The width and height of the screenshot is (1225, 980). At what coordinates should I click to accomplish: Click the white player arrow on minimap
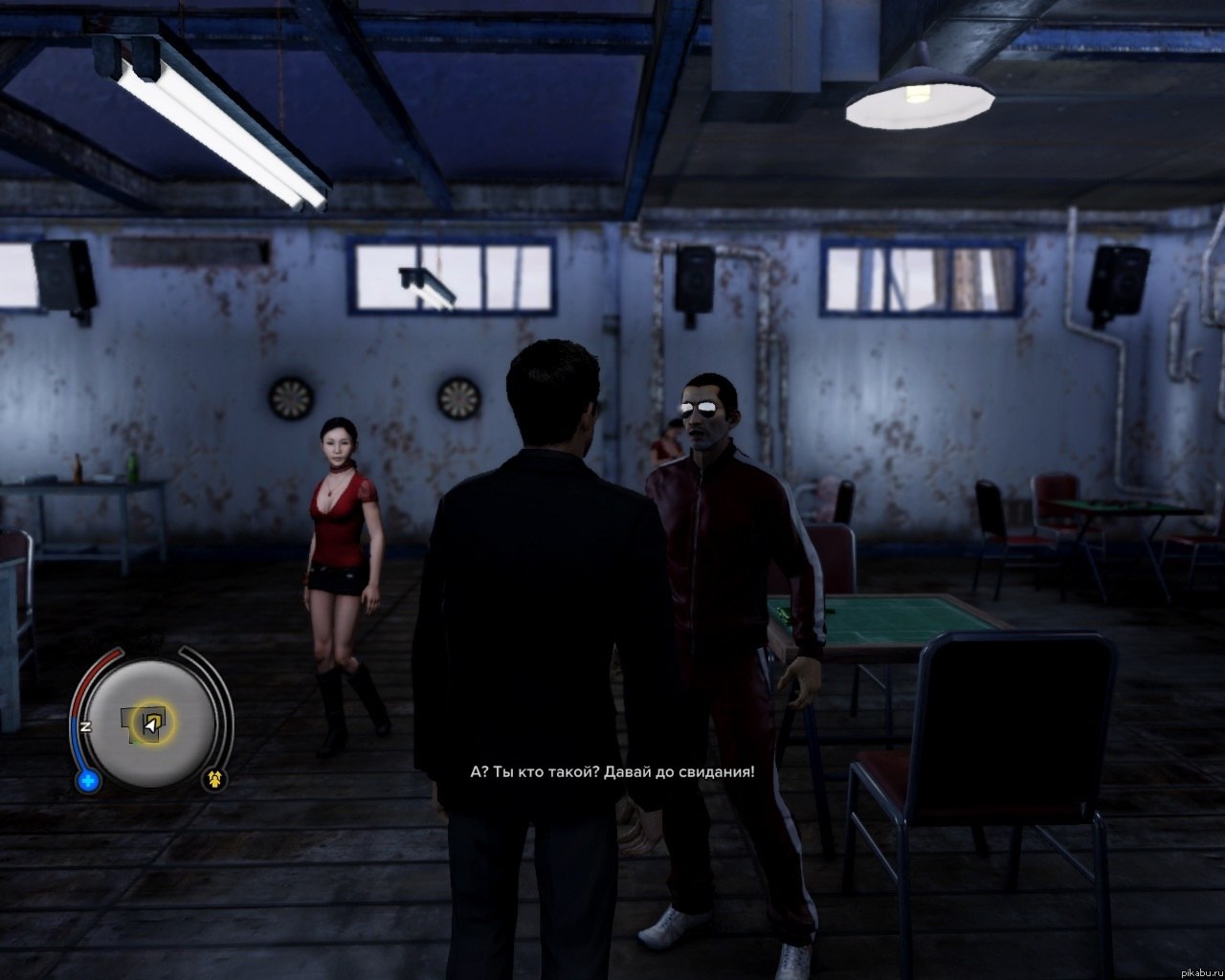[x=149, y=726]
